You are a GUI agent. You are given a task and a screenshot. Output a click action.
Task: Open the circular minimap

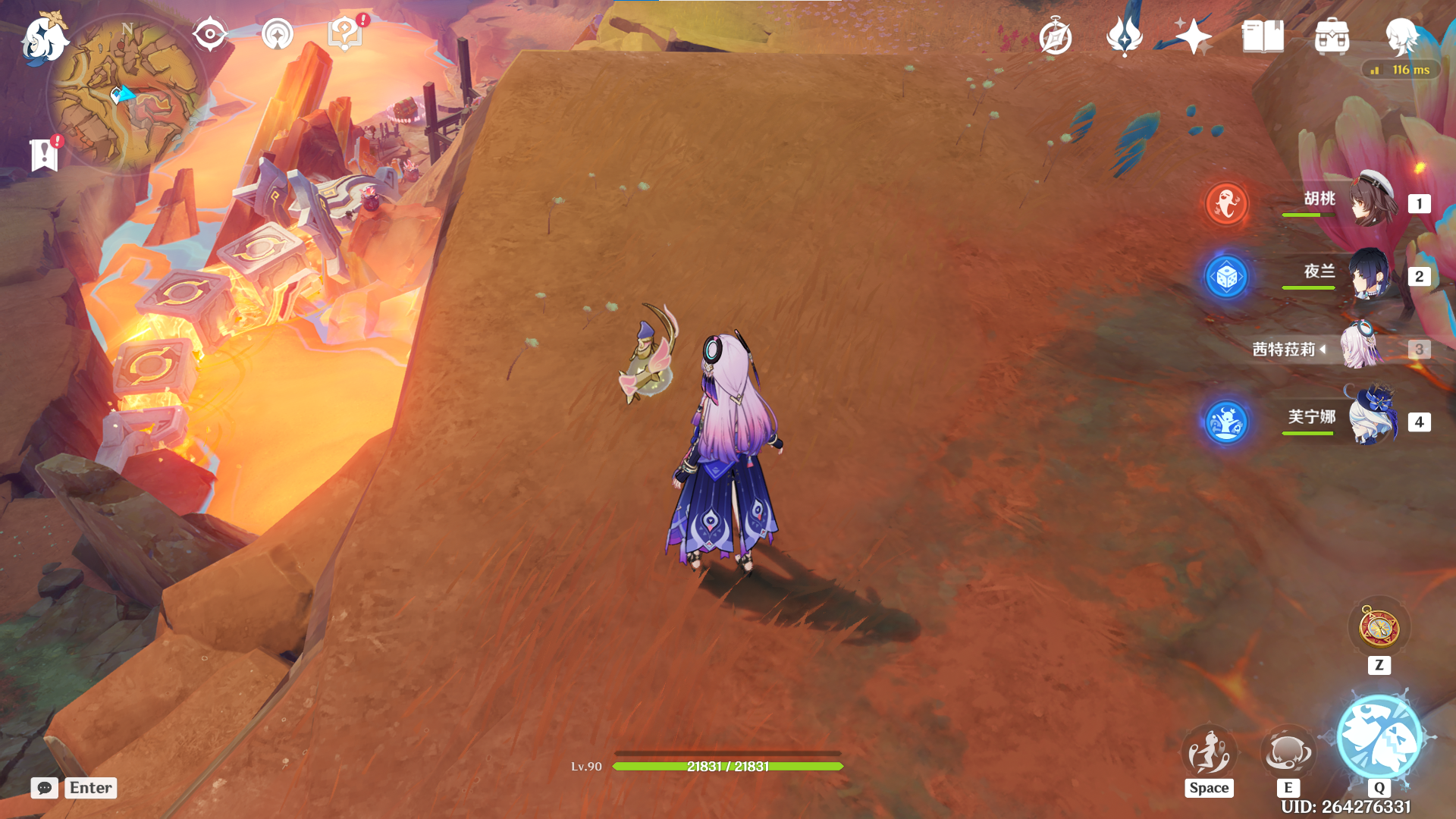(x=127, y=95)
